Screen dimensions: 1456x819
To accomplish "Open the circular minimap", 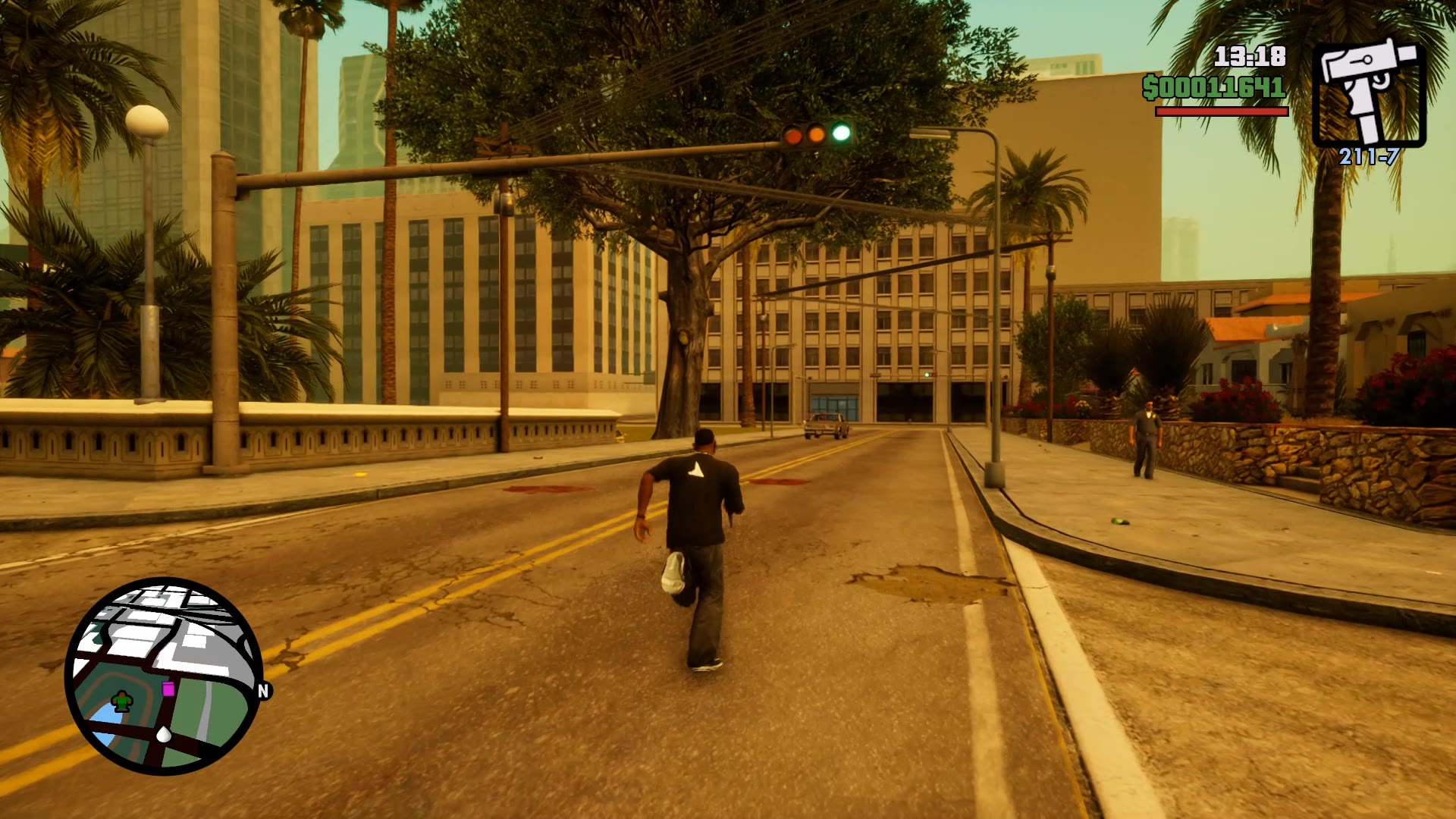I will coord(164,676).
